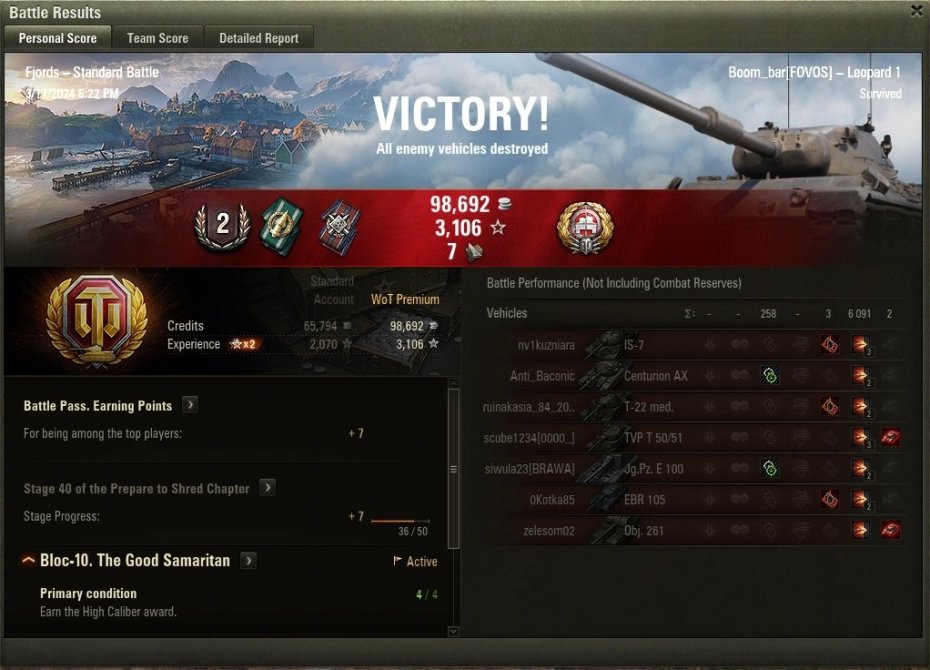Open Battle Pass Earning Points details arrow
930x670 pixels.
tap(190, 405)
